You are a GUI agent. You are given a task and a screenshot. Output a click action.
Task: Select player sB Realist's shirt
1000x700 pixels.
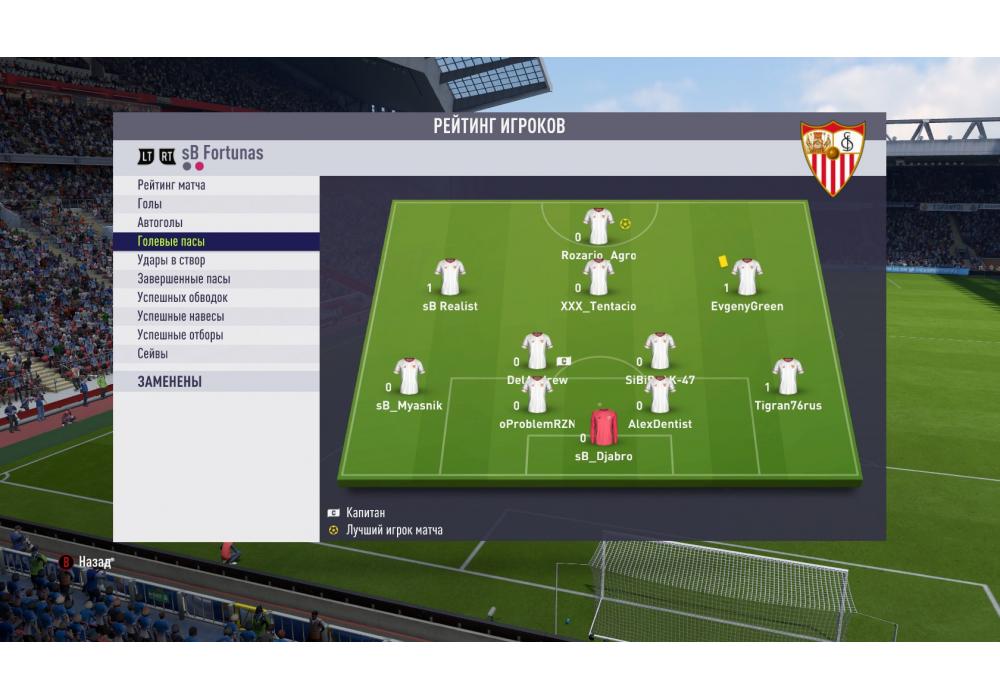tap(450, 278)
